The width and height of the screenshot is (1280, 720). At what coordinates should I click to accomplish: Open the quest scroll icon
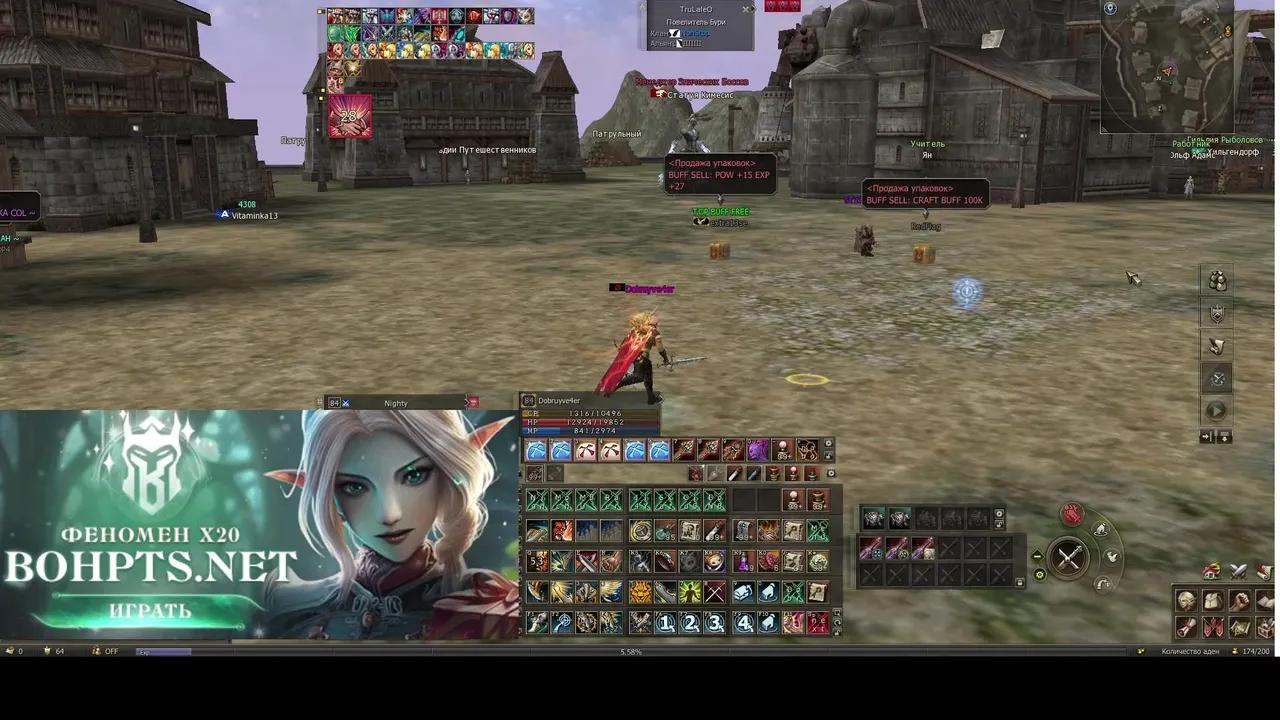point(1186,629)
